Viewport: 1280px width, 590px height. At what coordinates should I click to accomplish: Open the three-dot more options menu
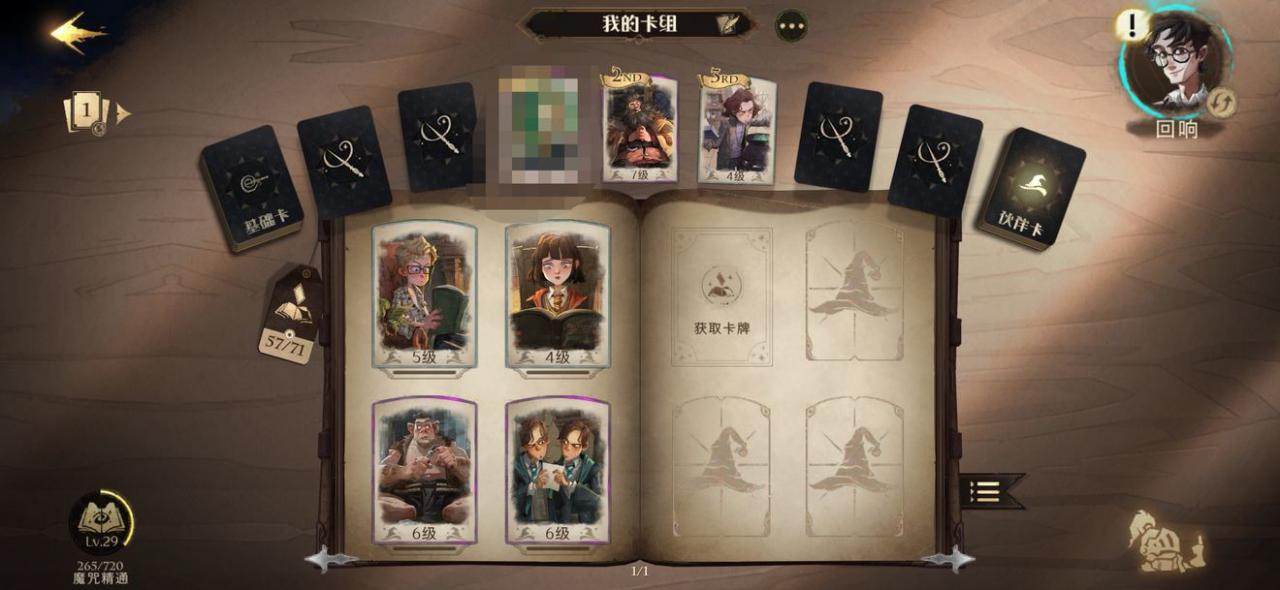pyautogui.click(x=791, y=25)
